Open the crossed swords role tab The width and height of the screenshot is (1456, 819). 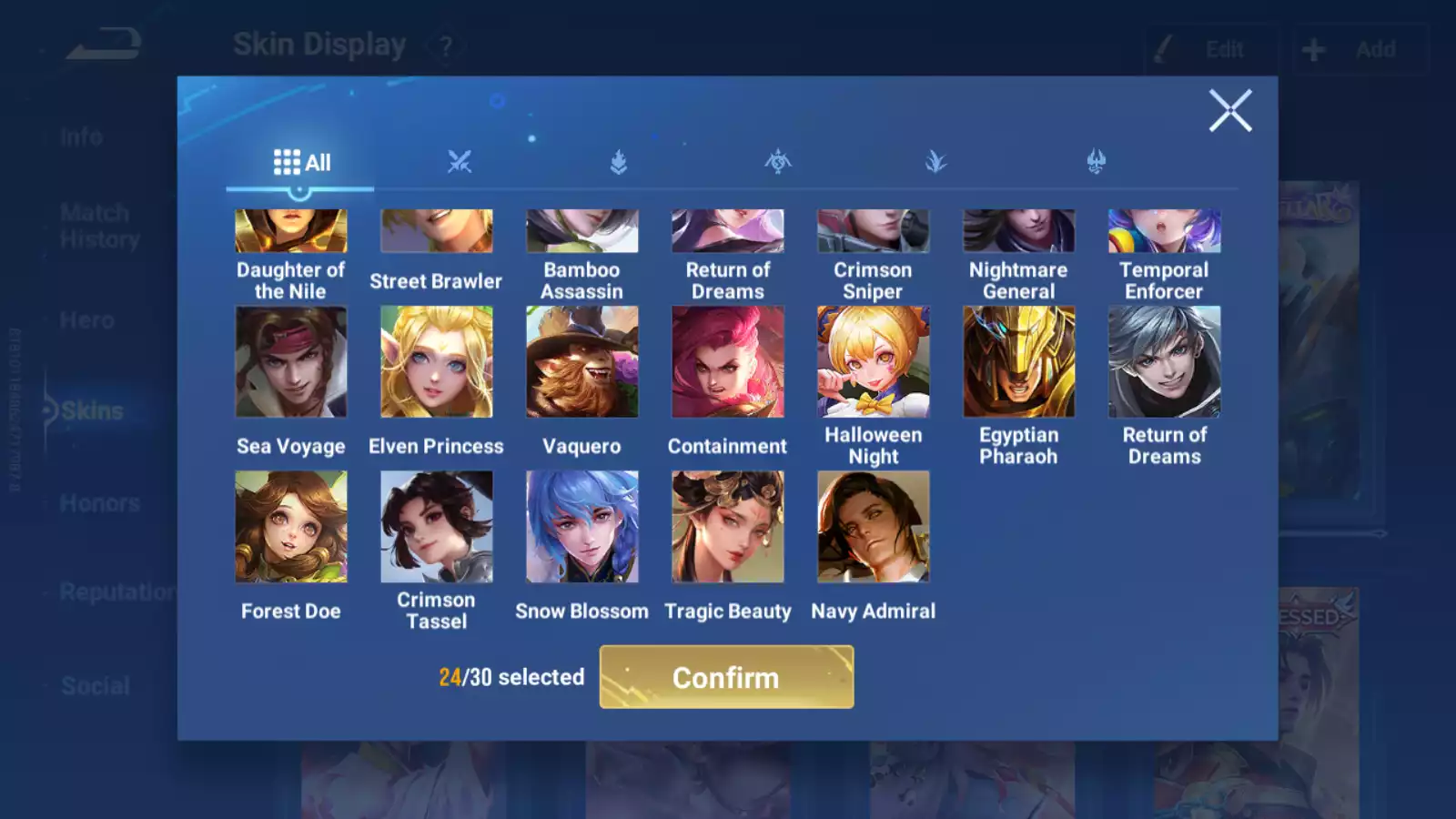tap(460, 163)
